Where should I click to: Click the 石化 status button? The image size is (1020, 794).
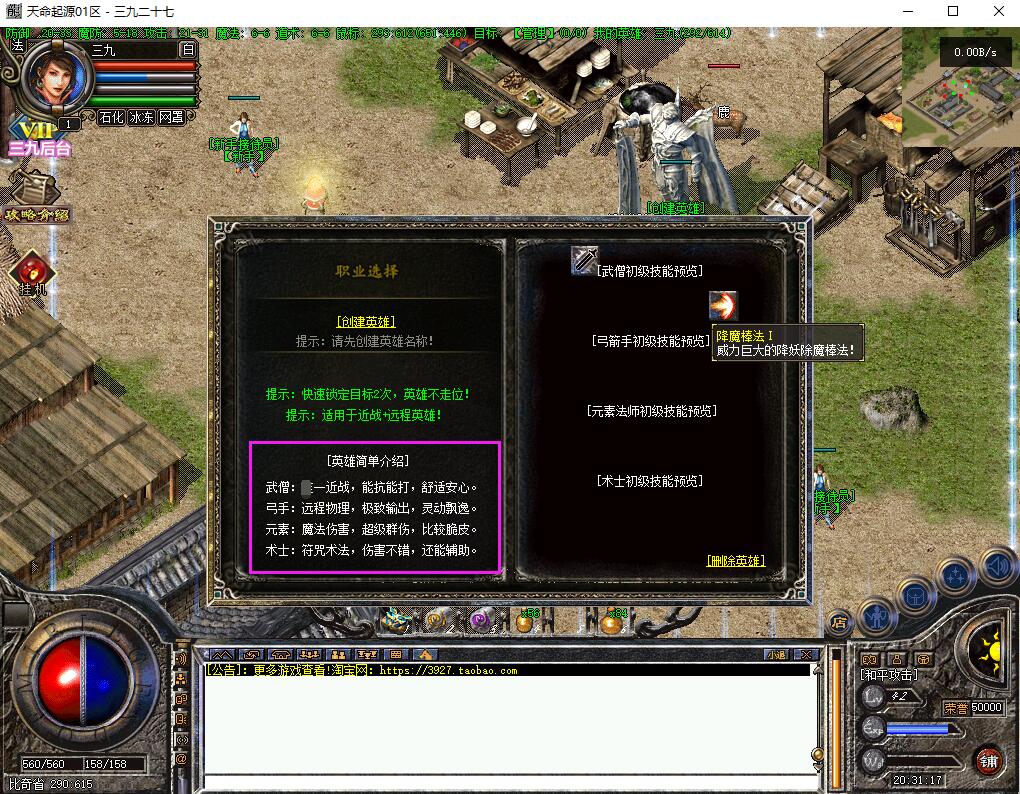coord(111,117)
